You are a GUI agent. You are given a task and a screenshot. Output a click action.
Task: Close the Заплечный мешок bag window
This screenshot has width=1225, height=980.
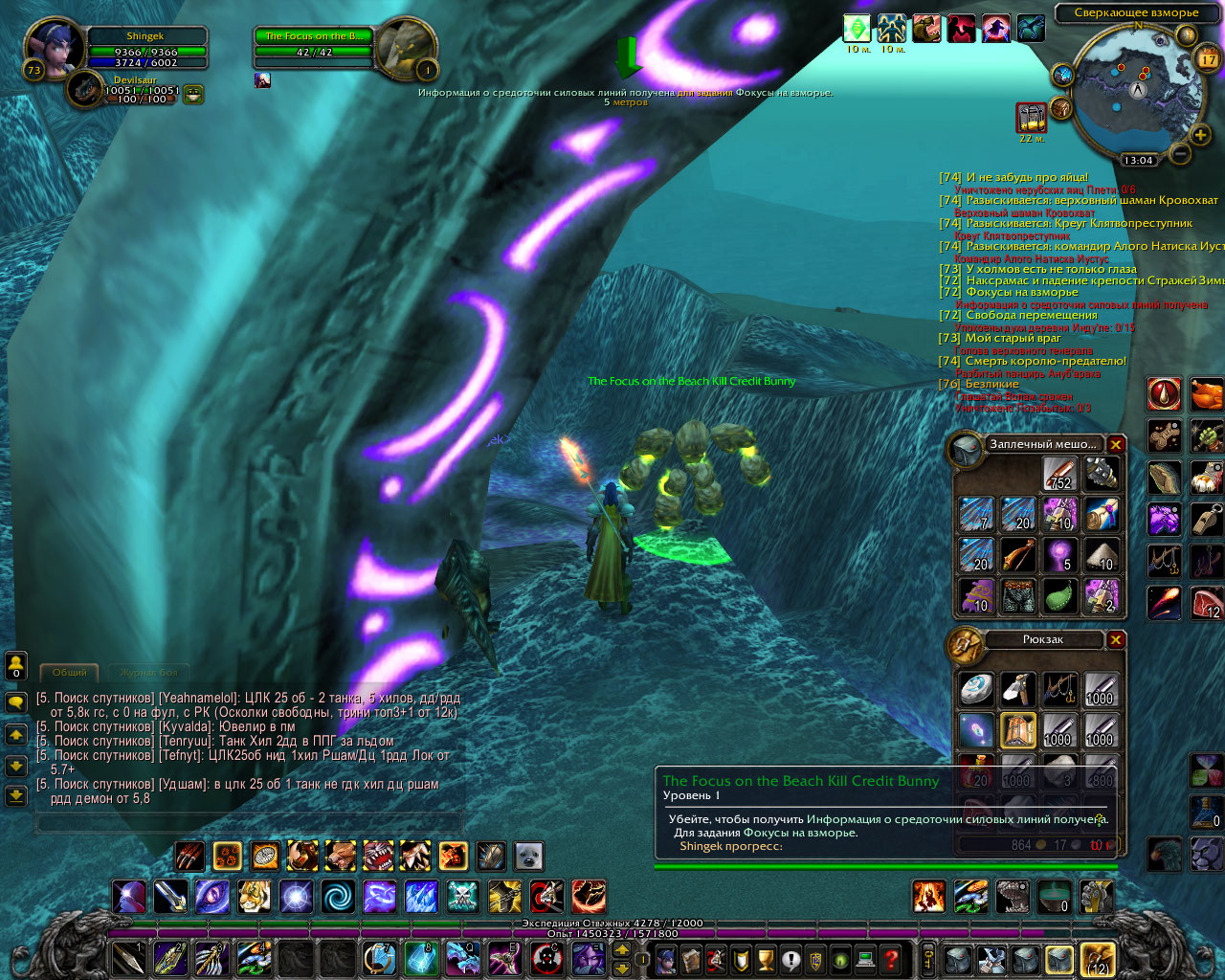click(x=1116, y=444)
